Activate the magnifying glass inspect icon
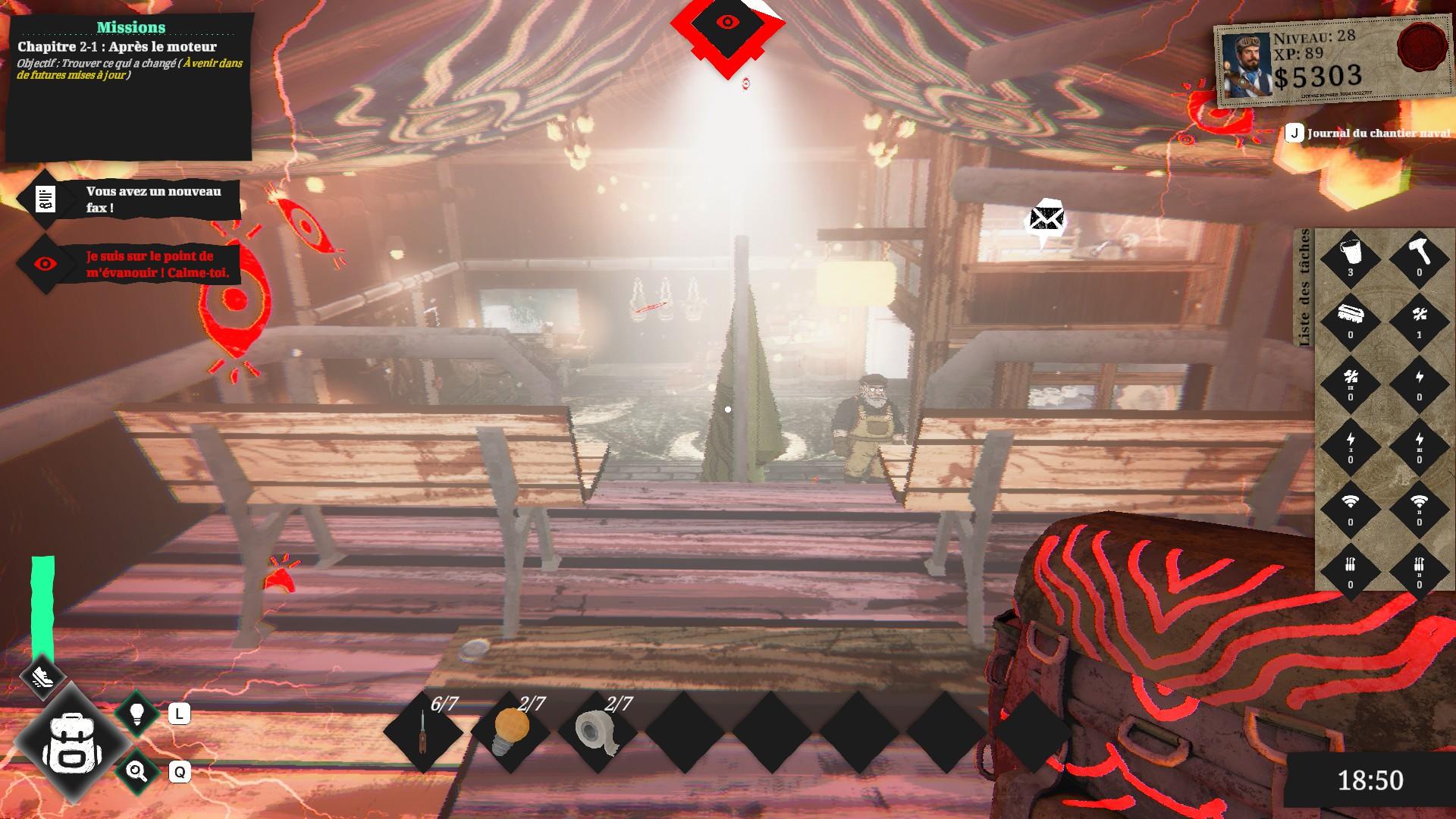 pyautogui.click(x=137, y=772)
